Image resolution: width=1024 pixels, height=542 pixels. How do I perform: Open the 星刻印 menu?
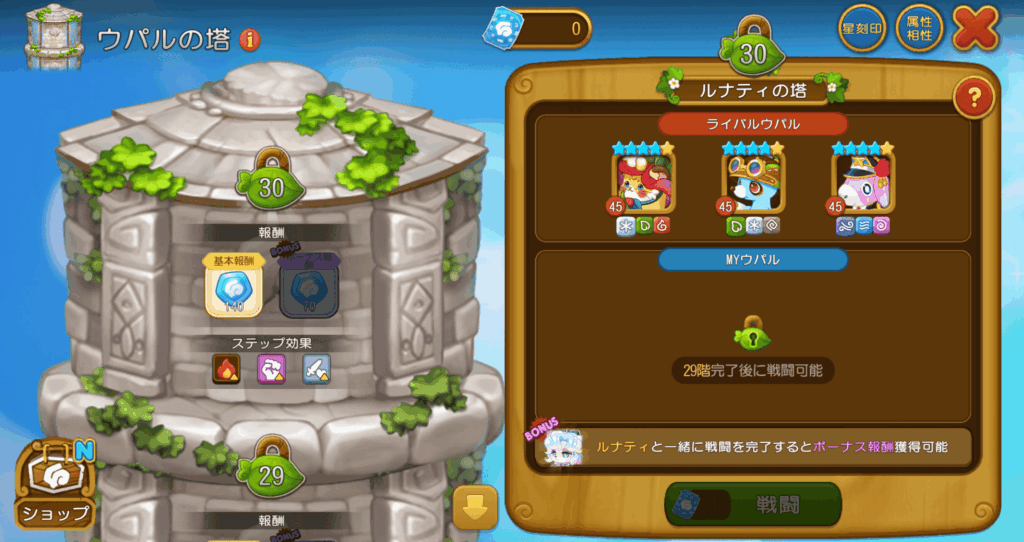point(862,29)
